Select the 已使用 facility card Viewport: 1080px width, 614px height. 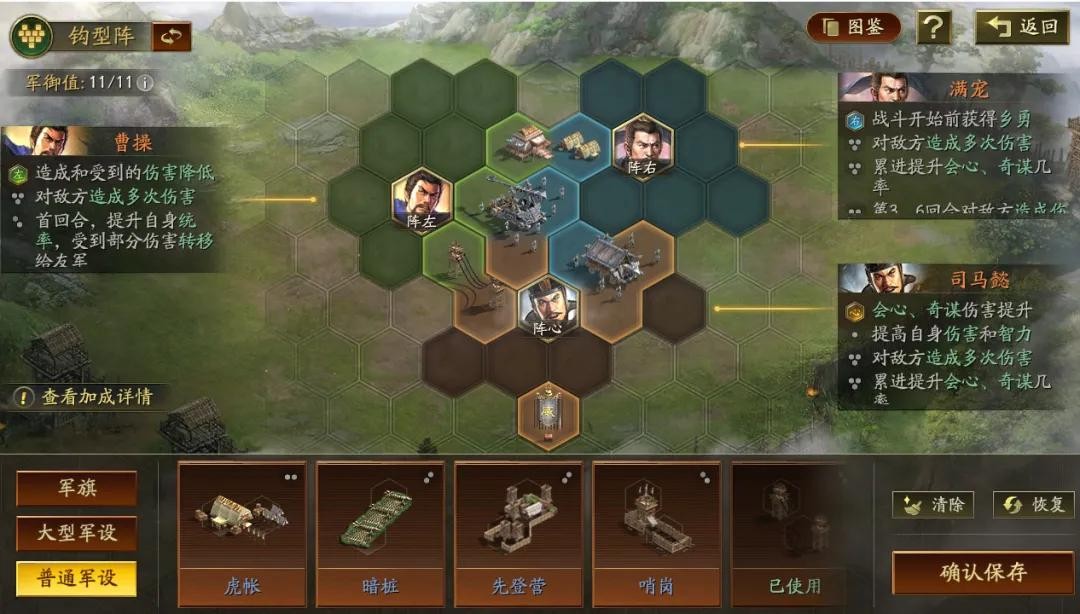(794, 532)
